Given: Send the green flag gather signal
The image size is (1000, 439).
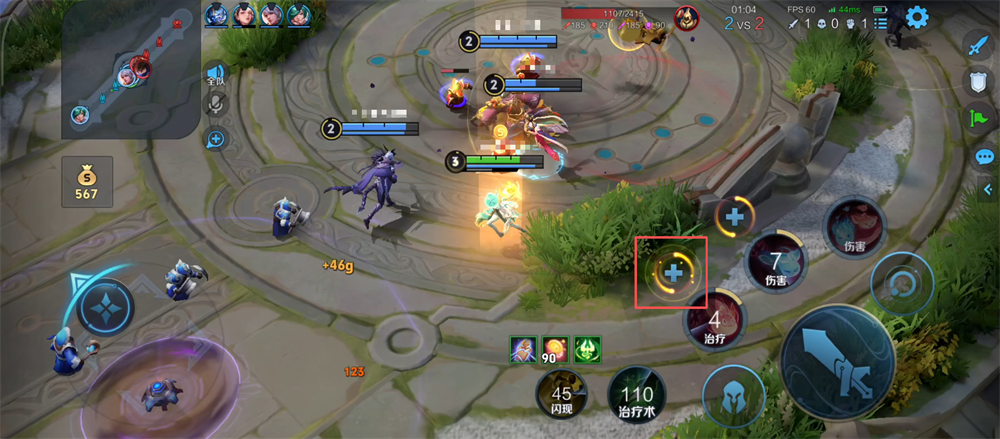Looking at the screenshot, I should click(977, 119).
